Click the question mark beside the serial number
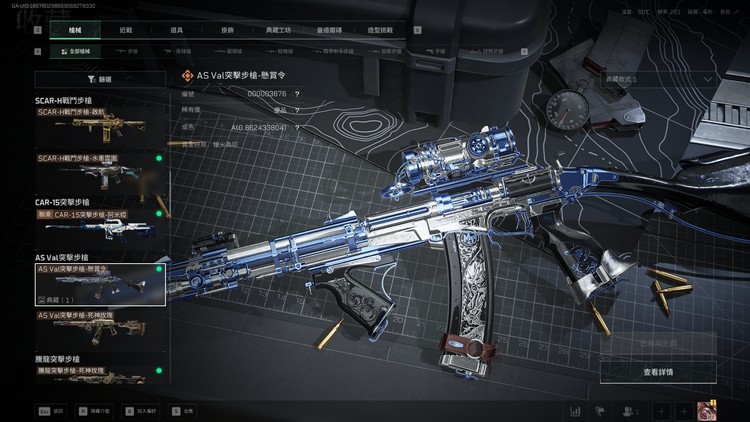The image size is (750, 422). point(297,94)
